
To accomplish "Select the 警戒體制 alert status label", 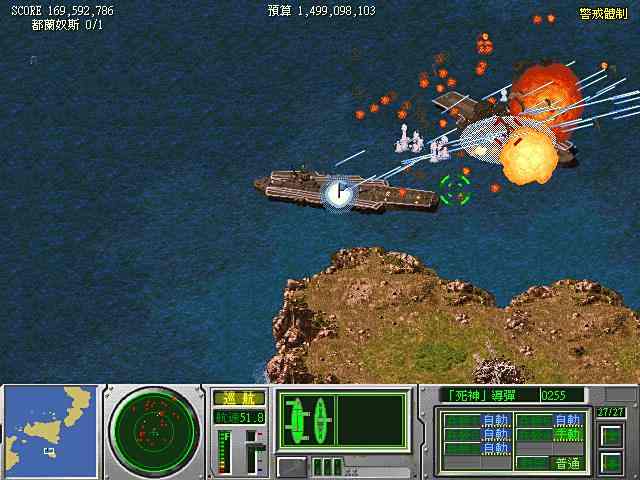I will click(602, 13).
